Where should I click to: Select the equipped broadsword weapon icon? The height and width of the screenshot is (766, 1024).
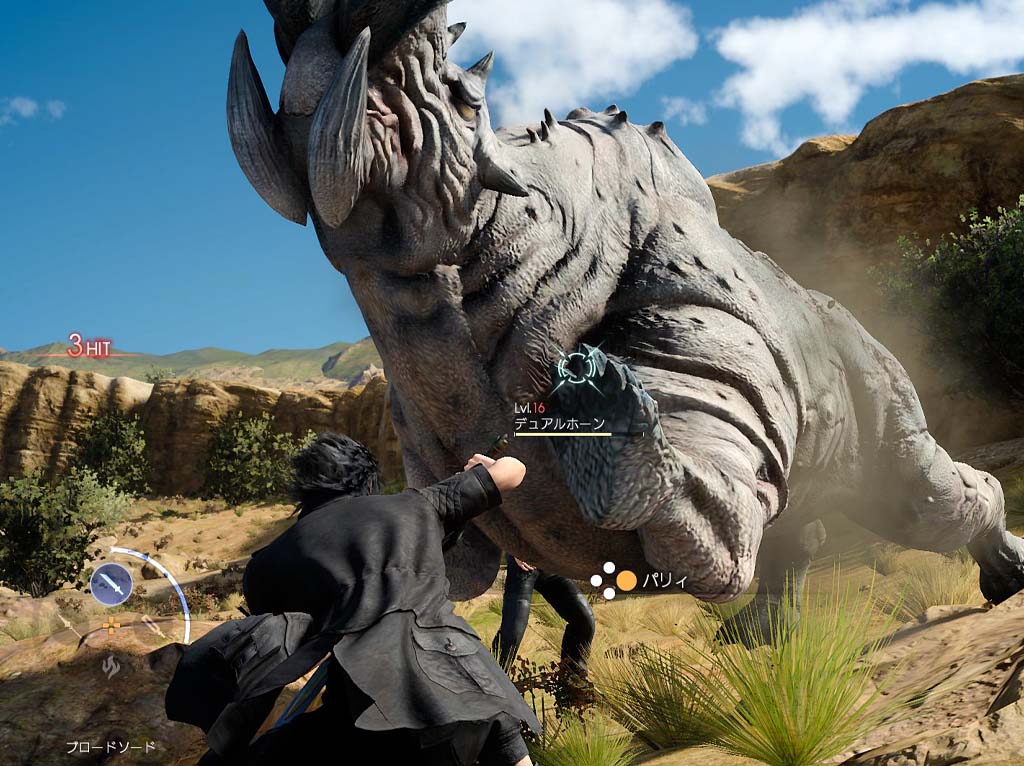pyautogui.click(x=111, y=583)
